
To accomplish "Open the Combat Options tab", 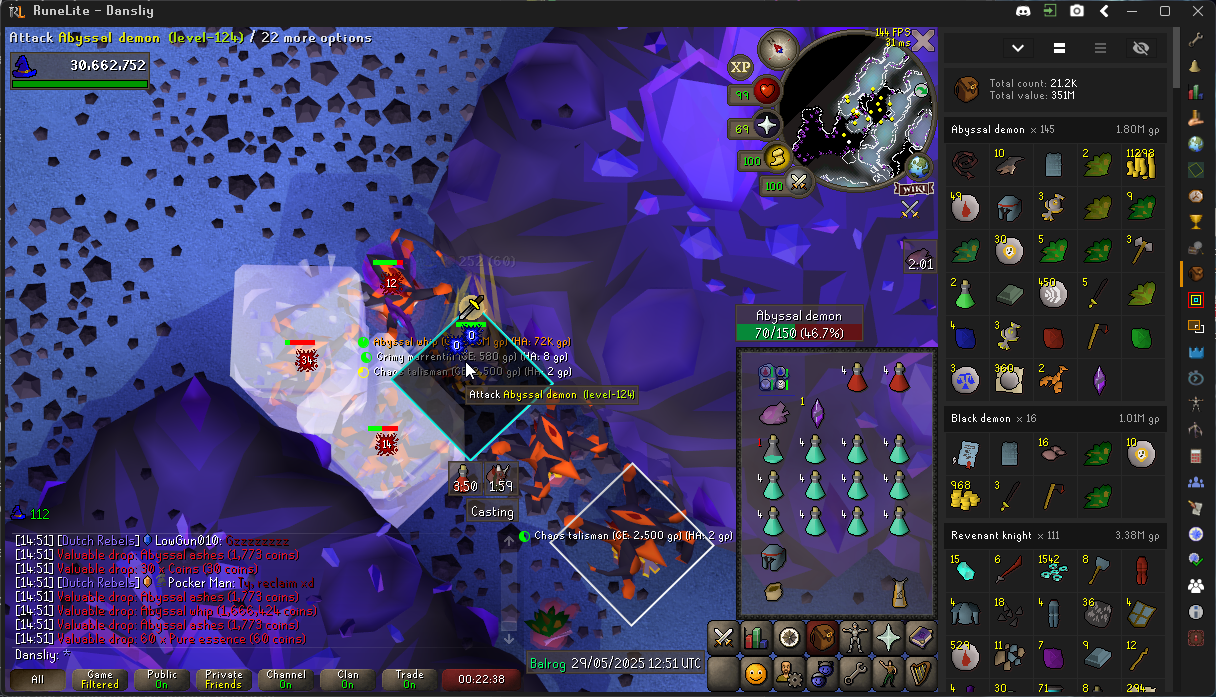I will pos(723,636).
